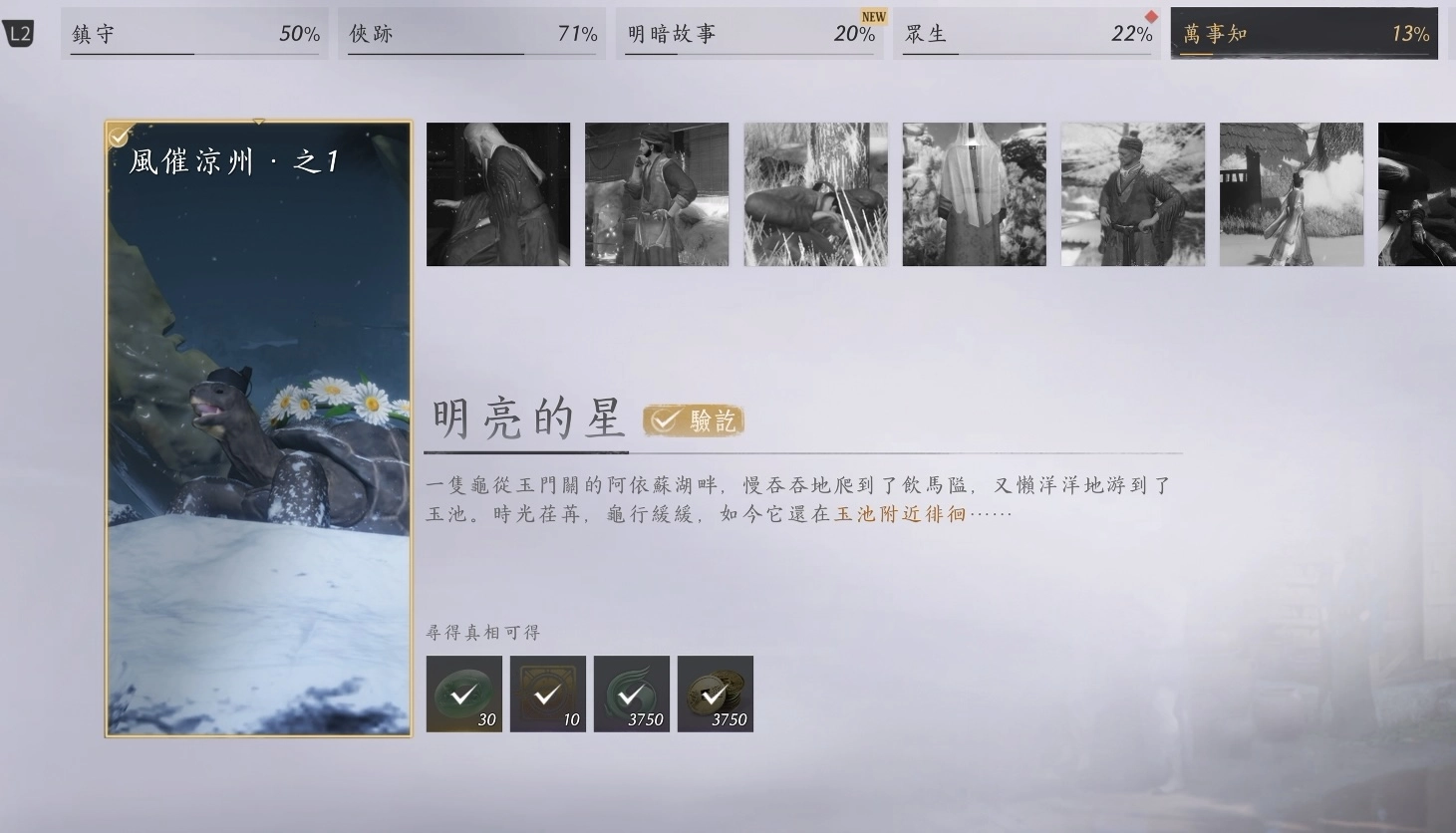
Task: Click the green swirl currency icon worth 3750
Action: [x=631, y=694]
